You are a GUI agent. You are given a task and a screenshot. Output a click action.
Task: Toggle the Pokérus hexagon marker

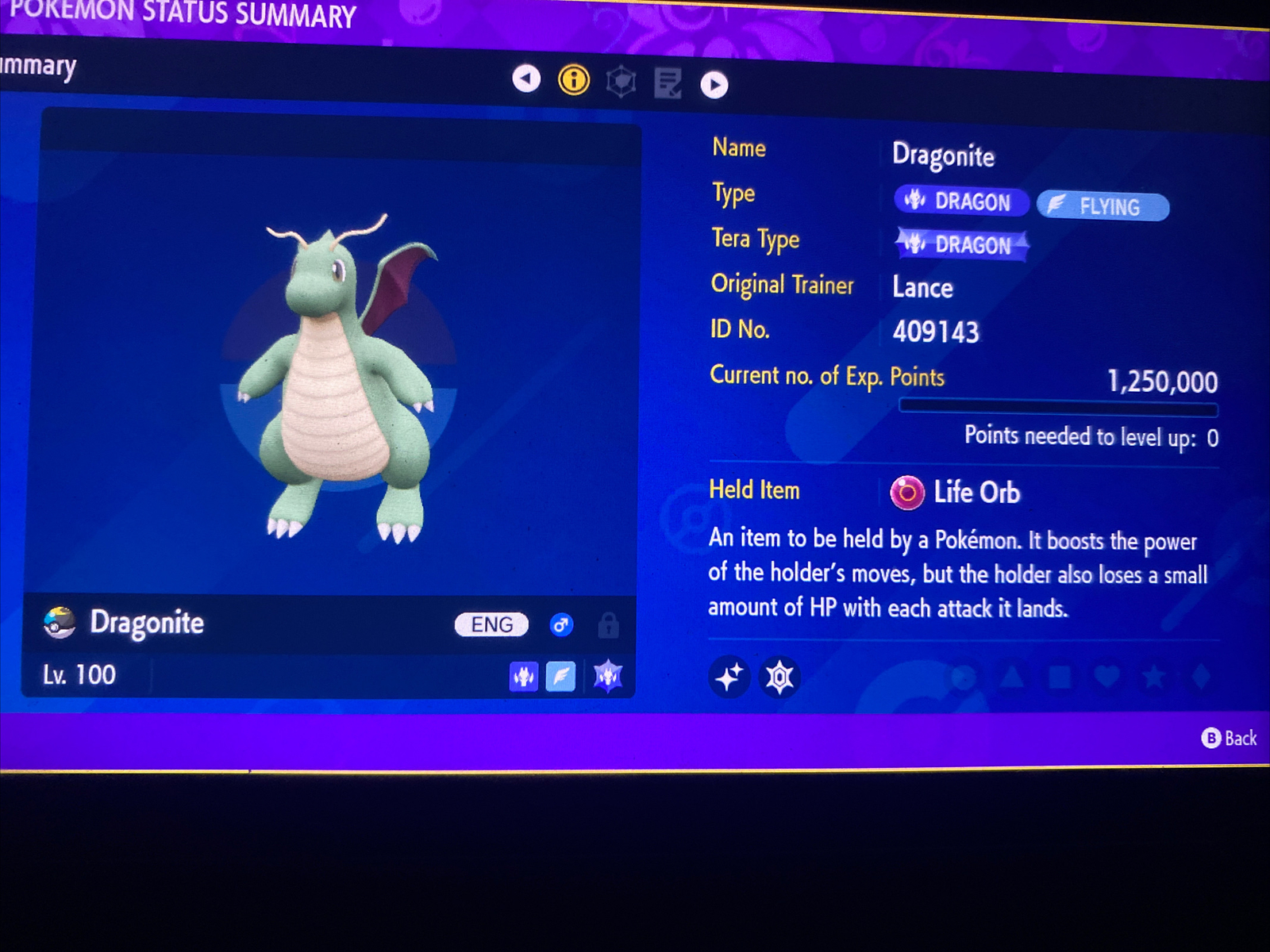779,678
